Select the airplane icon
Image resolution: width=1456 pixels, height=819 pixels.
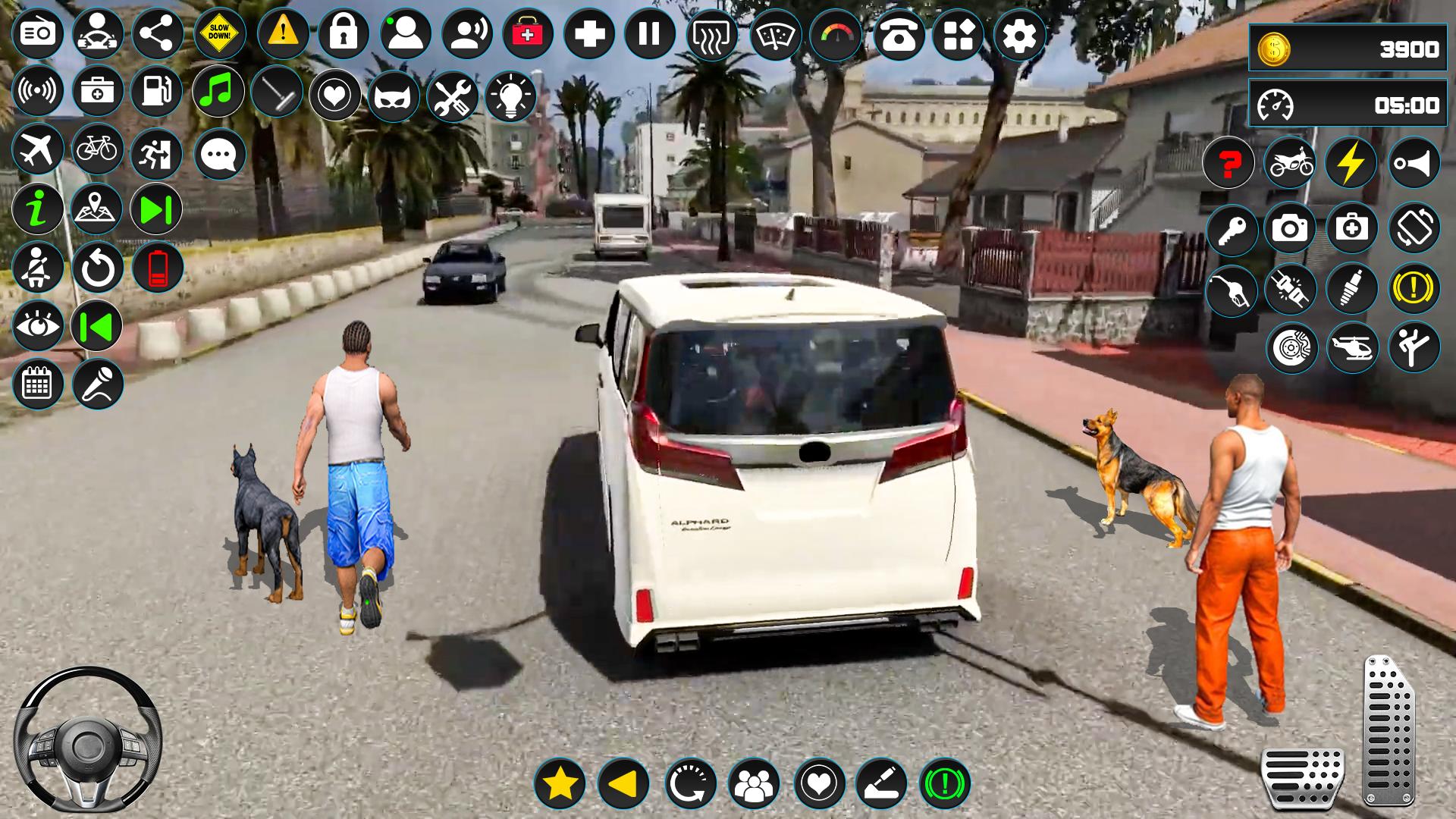coord(37,149)
